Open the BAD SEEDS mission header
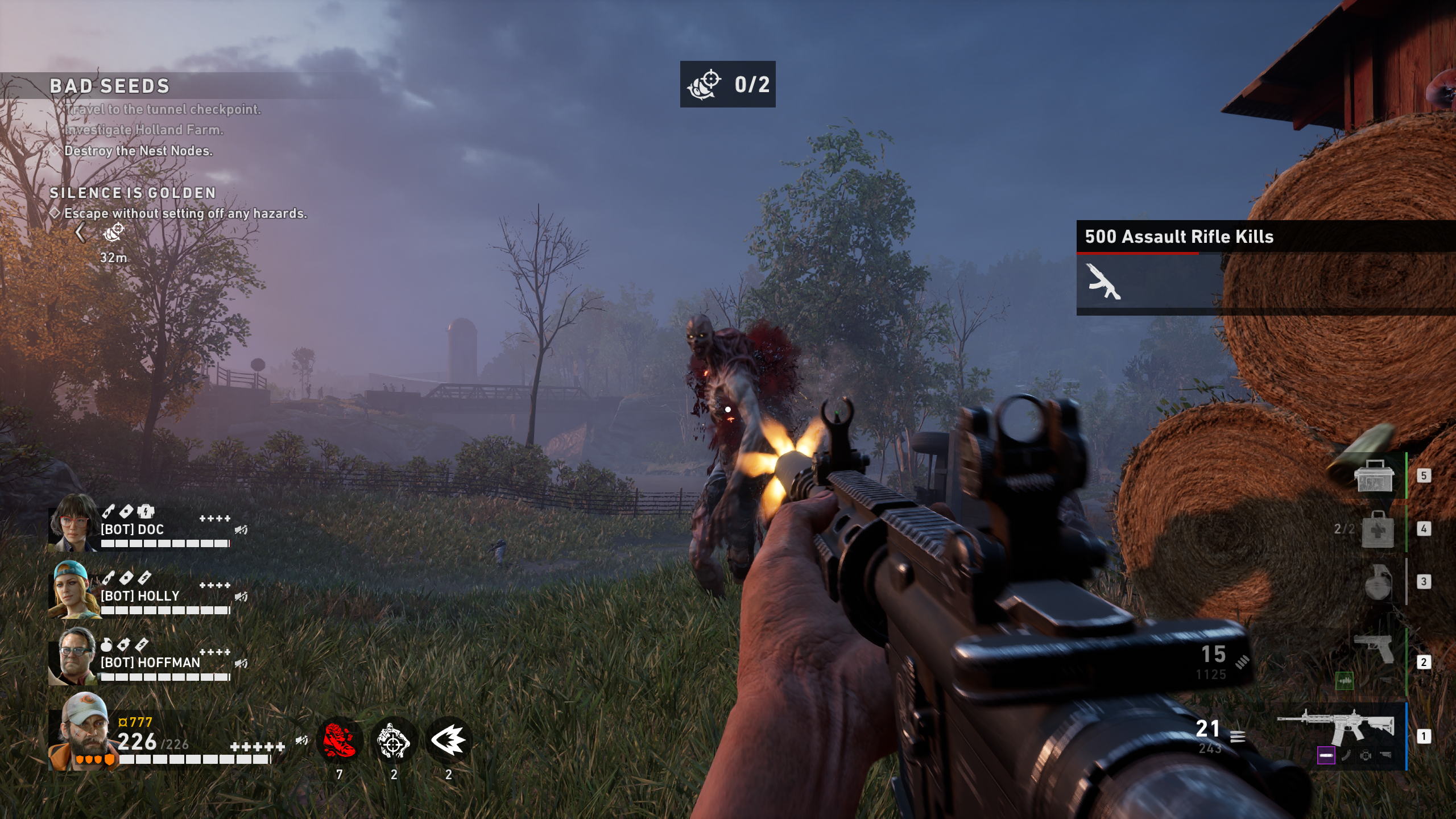 coord(108,86)
